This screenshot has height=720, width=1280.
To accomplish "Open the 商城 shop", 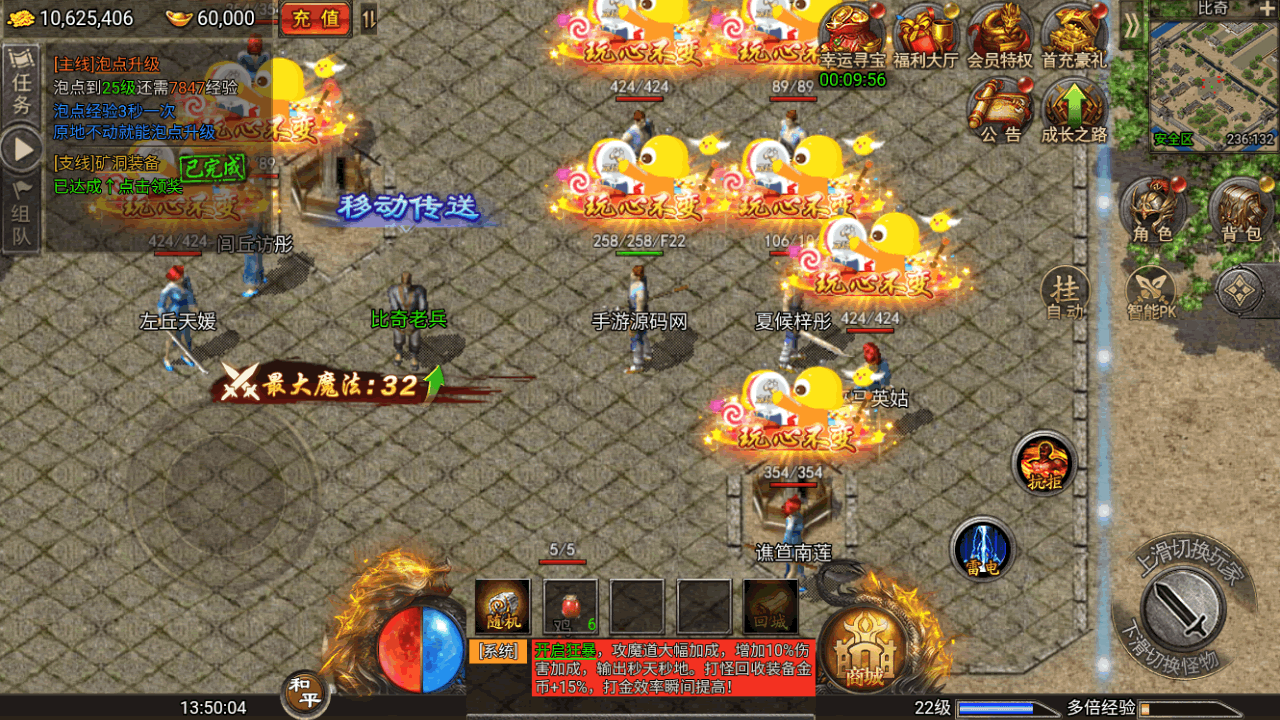I will (865, 647).
